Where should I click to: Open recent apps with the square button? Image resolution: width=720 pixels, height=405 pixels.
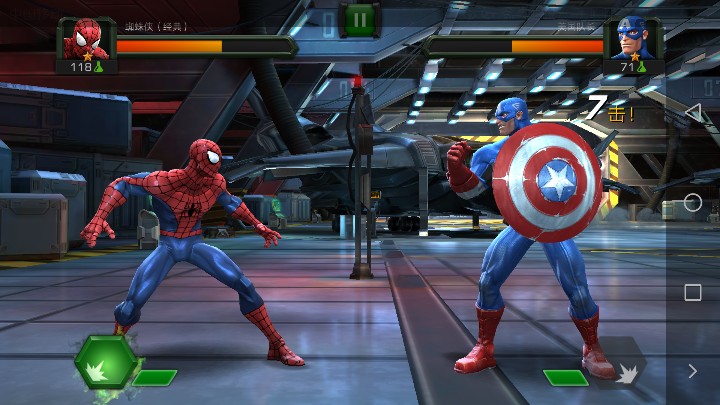pos(692,292)
